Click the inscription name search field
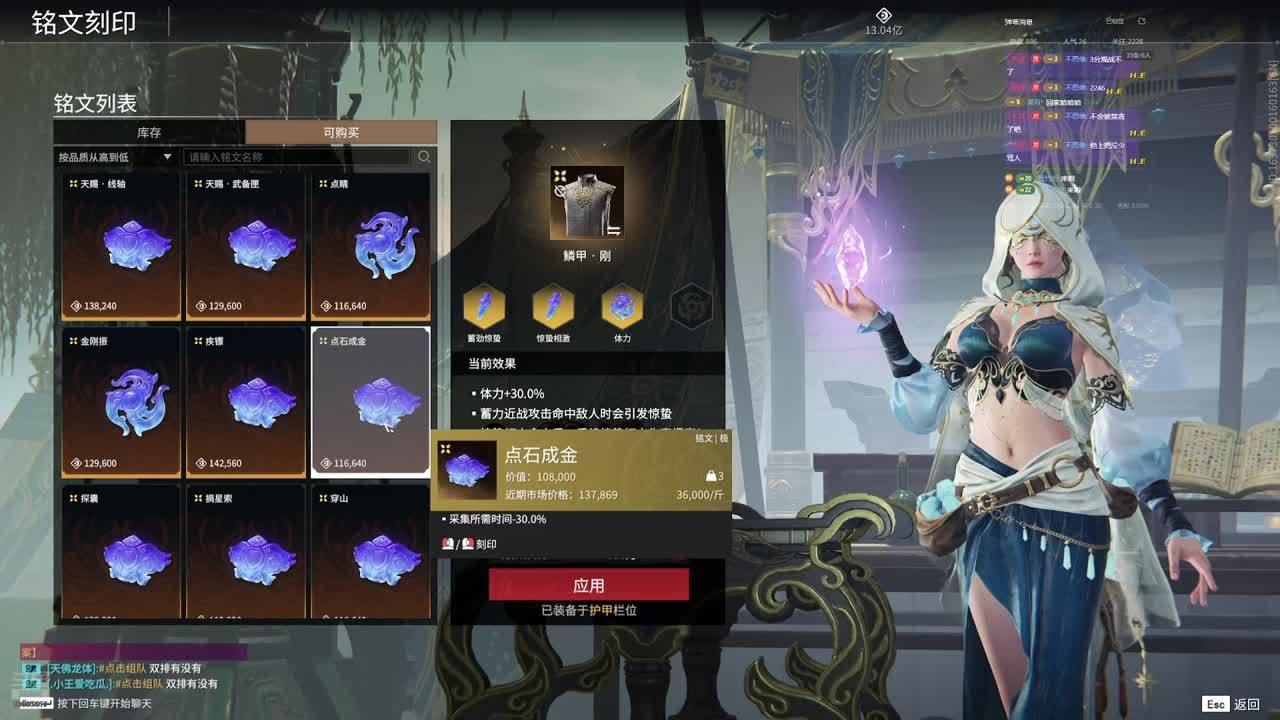Screen dimensions: 1280x720 297,157
